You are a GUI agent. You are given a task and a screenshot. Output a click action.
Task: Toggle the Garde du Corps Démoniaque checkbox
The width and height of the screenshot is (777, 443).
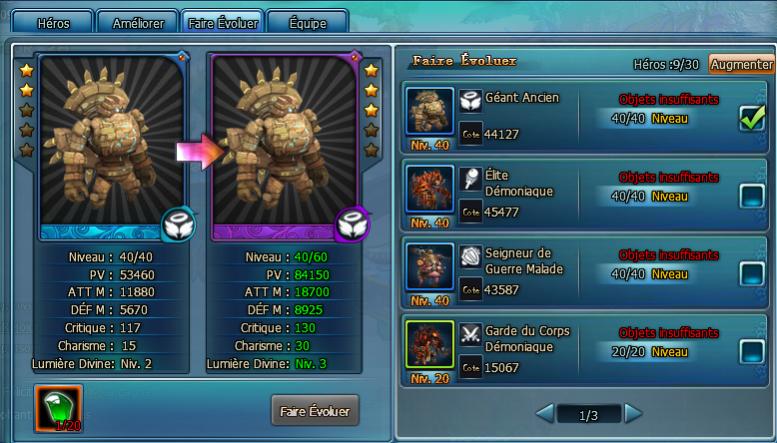[x=751, y=351]
